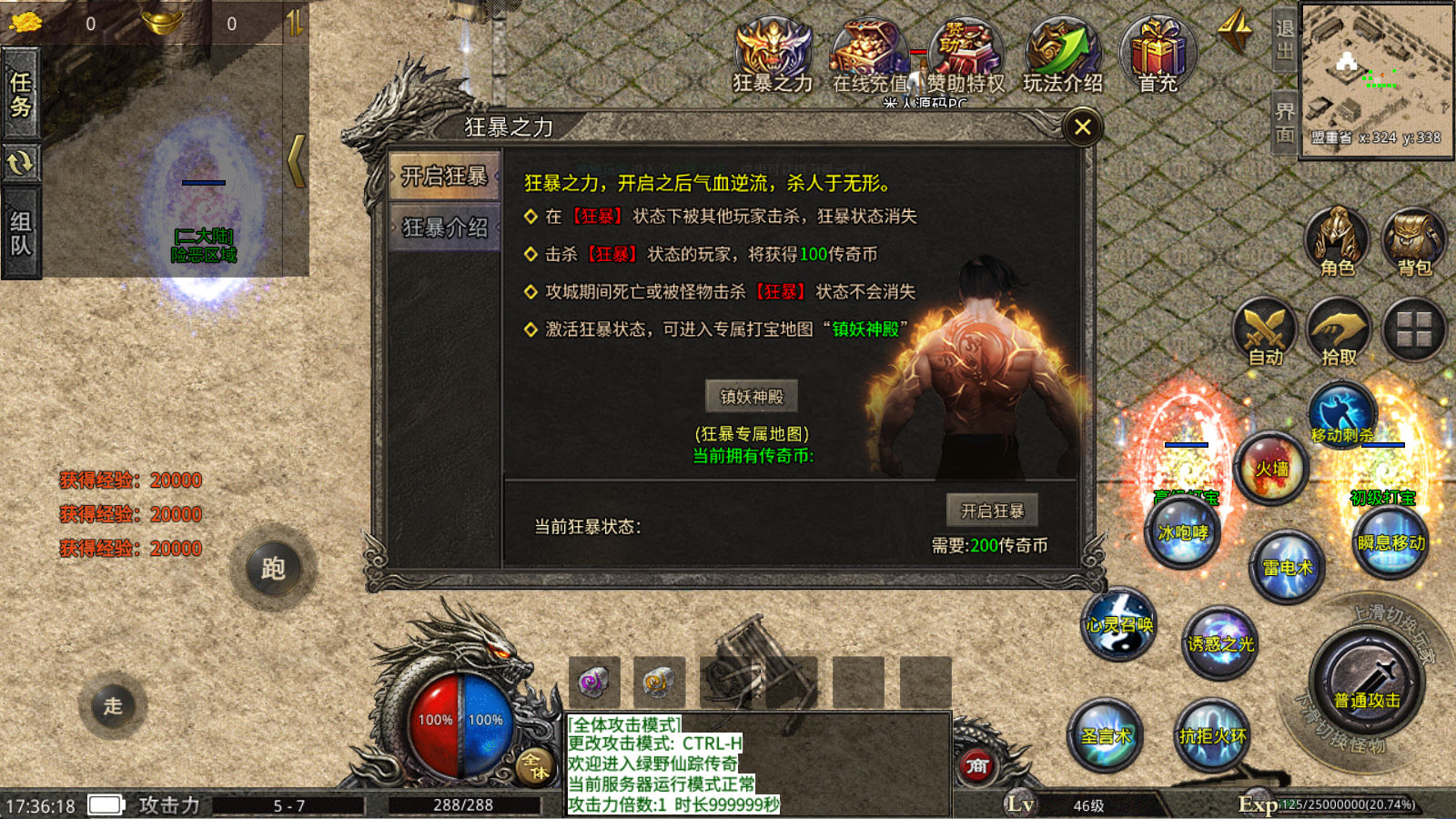The width and height of the screenshot is (1456, 819).
Task: Switch to the 开启狂暴 tab
Action: (444, 176)
